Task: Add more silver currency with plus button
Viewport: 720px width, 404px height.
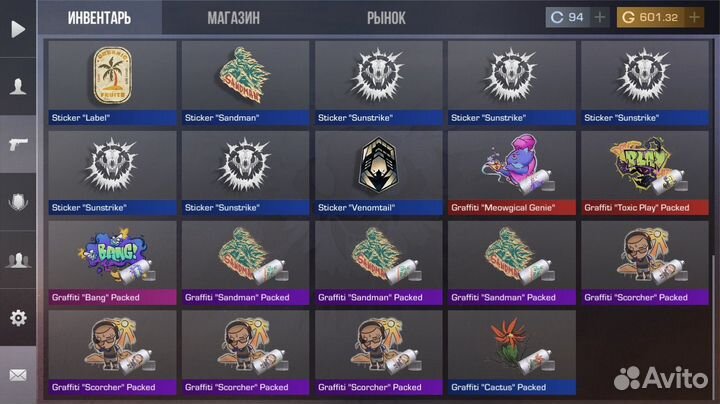Action: pyautogui.click(x=600, y=17)
